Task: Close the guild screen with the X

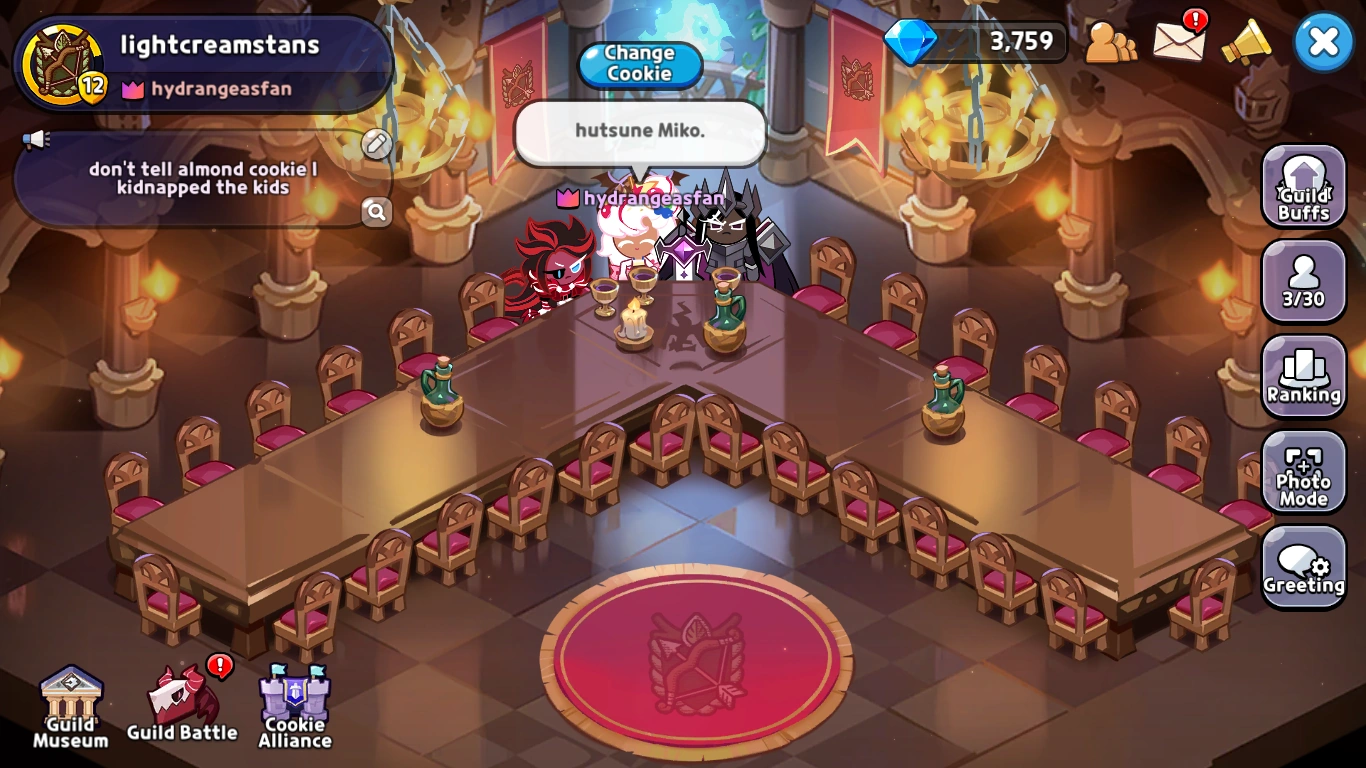Action: click(x=1323, y=41)
